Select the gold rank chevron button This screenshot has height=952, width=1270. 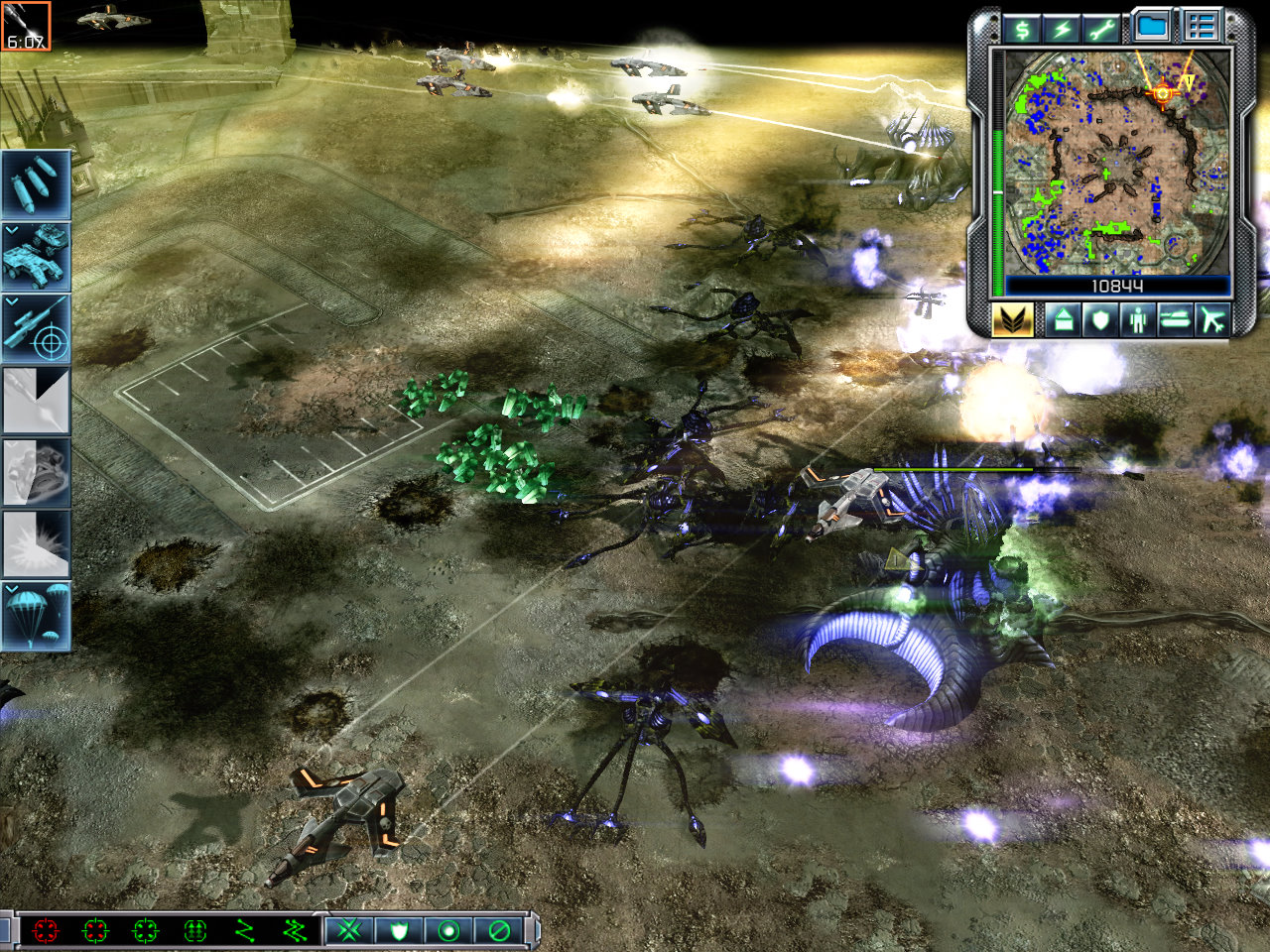[x=1012, y=320]
